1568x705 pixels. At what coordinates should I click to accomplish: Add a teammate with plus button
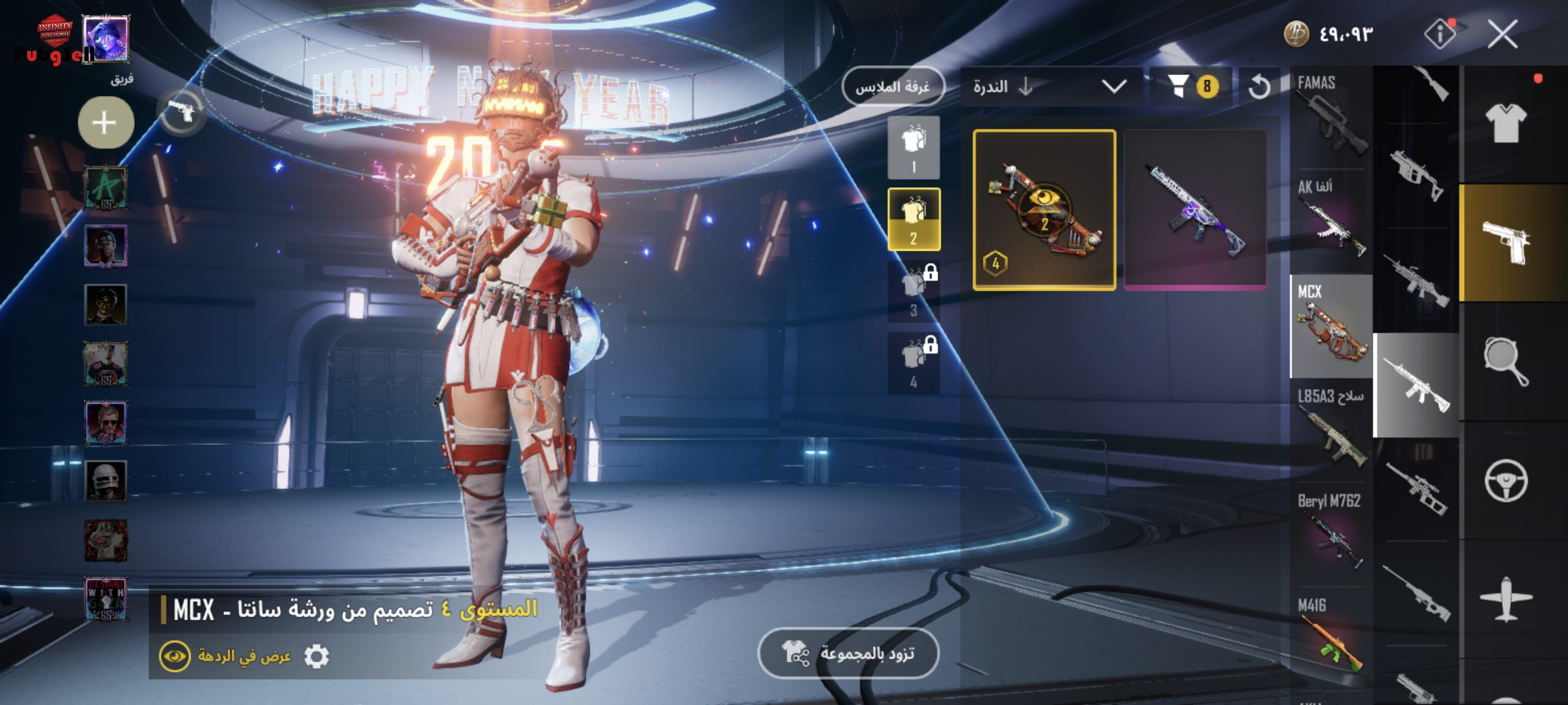[x=106, y=123]
